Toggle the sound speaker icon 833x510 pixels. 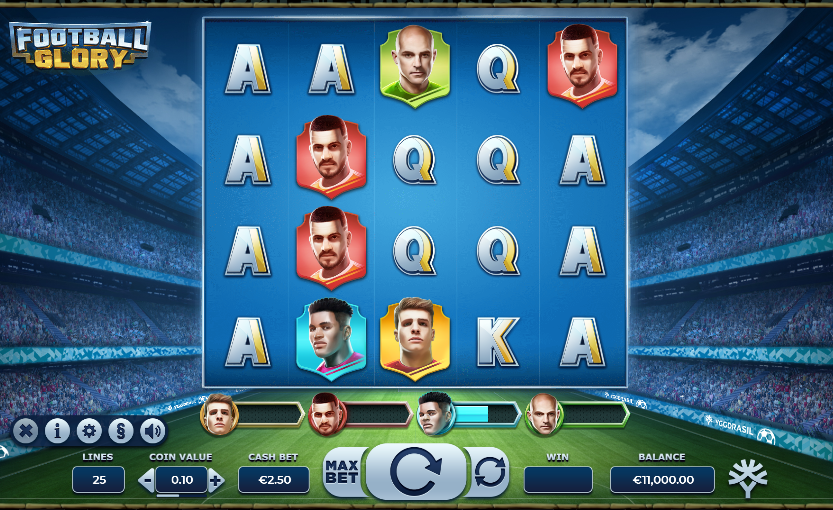pos(152,431)
